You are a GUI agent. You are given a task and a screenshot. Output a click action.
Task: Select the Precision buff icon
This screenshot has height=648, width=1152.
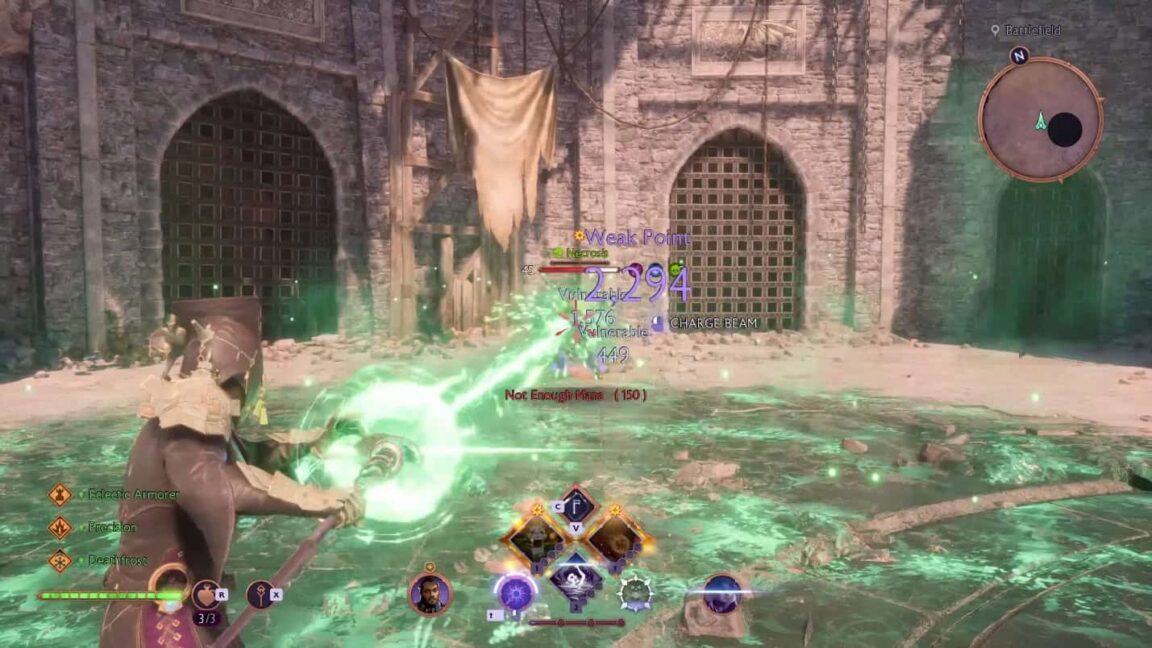click(x=60, y=527)
